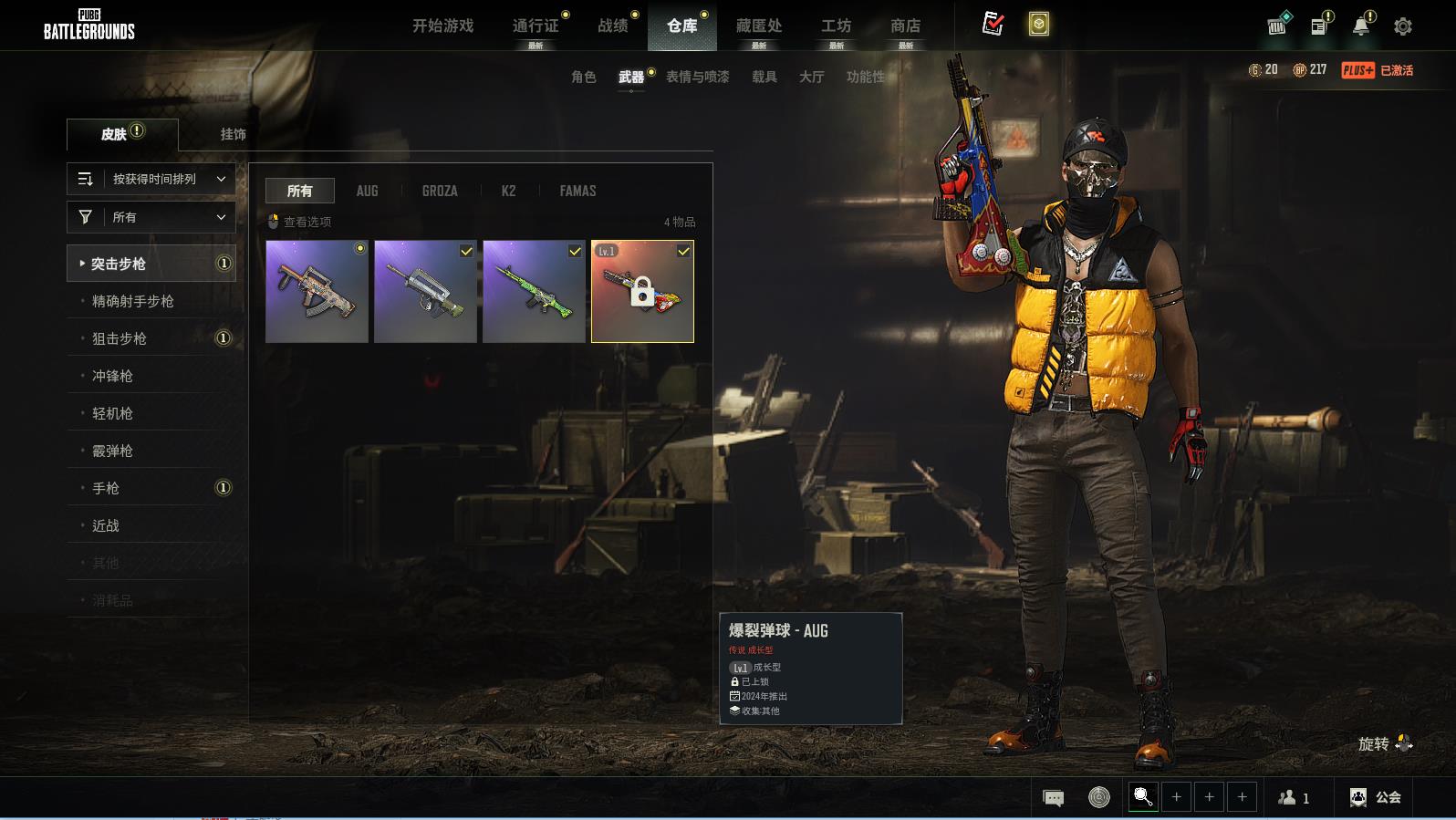
Task: Select the locked Lv.1 AUG skin
Action: coord(642,292)
